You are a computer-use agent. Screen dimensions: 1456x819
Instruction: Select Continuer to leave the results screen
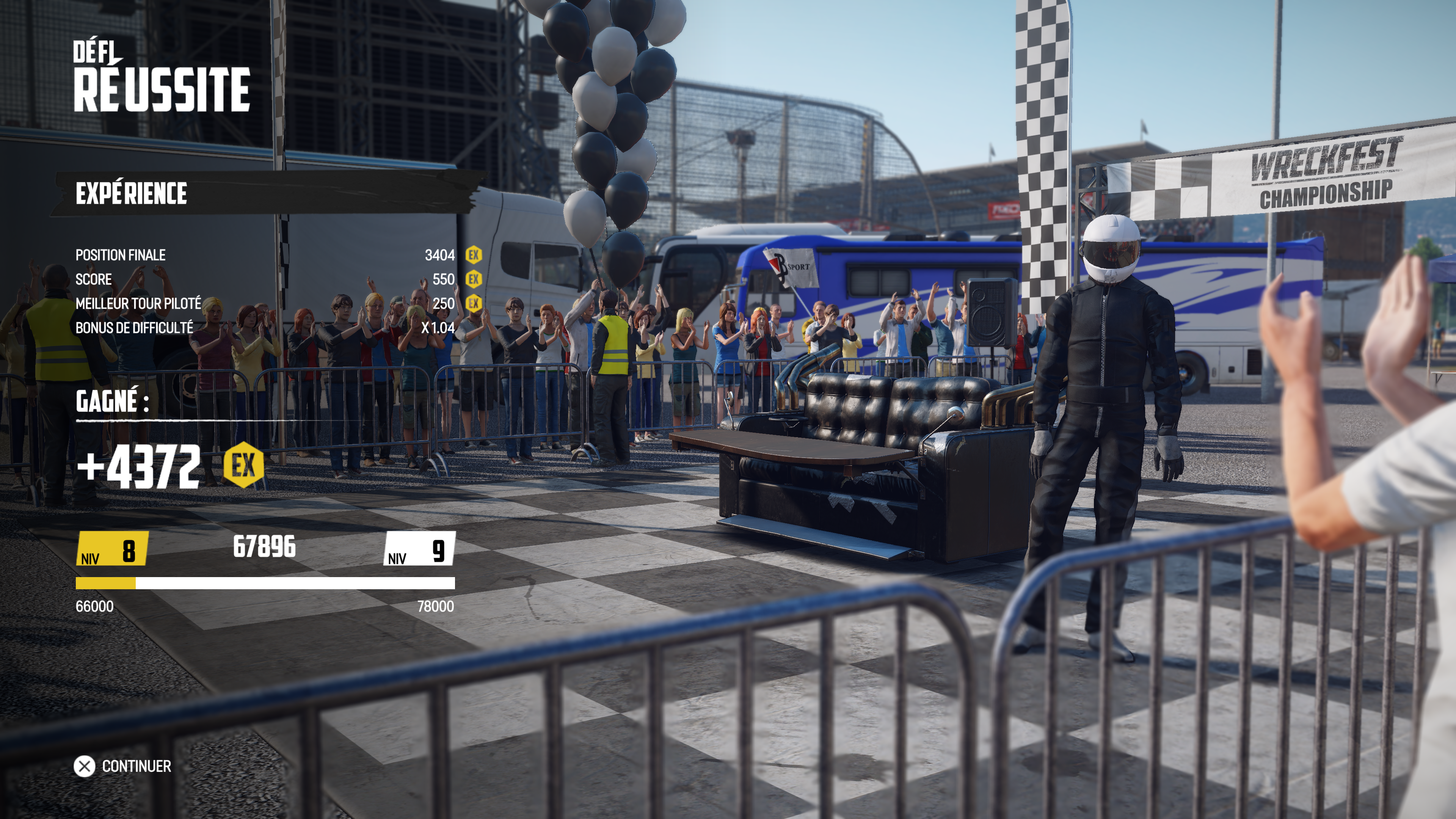(x=123, y=766)
